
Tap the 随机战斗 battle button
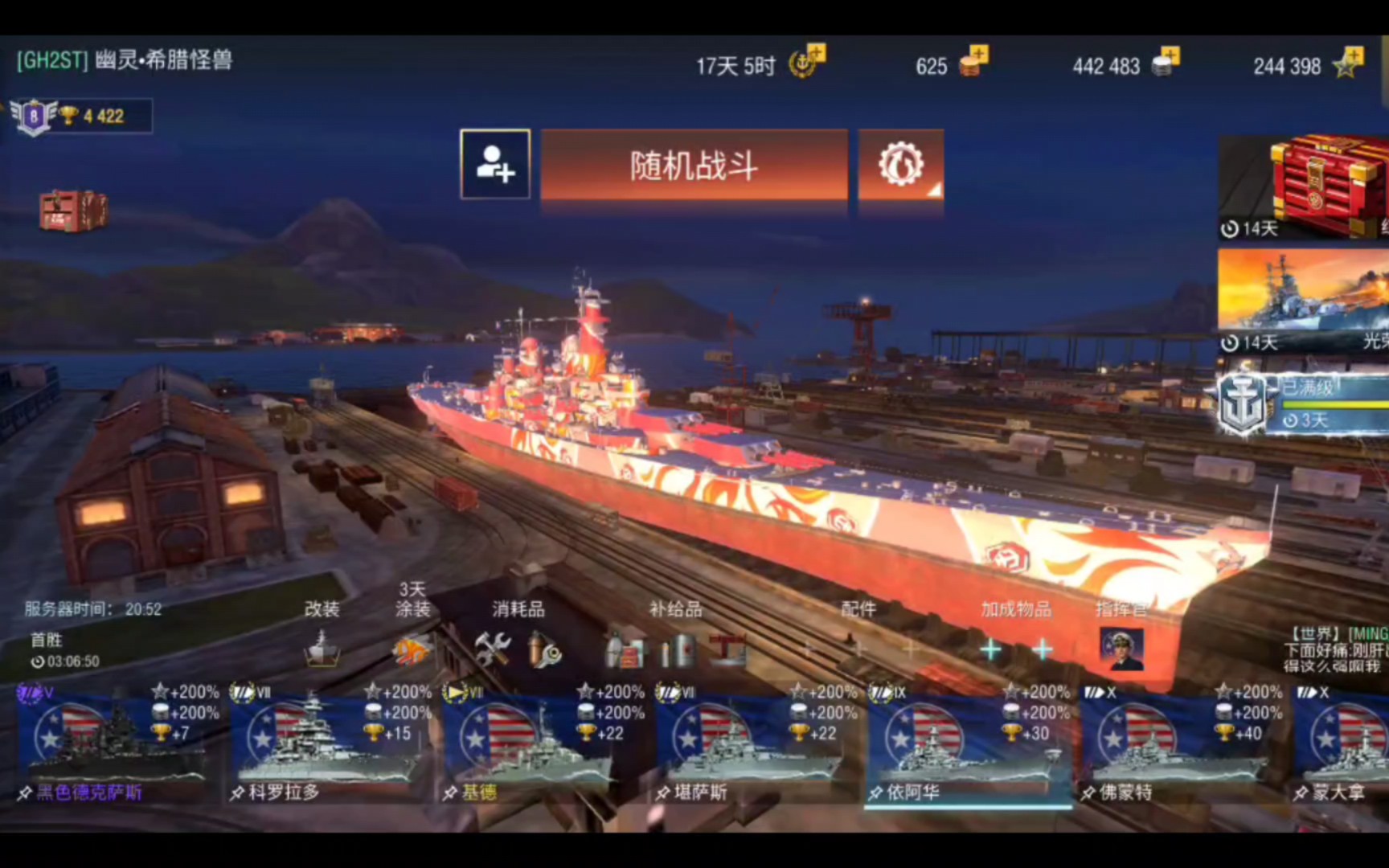click(693, 166)
